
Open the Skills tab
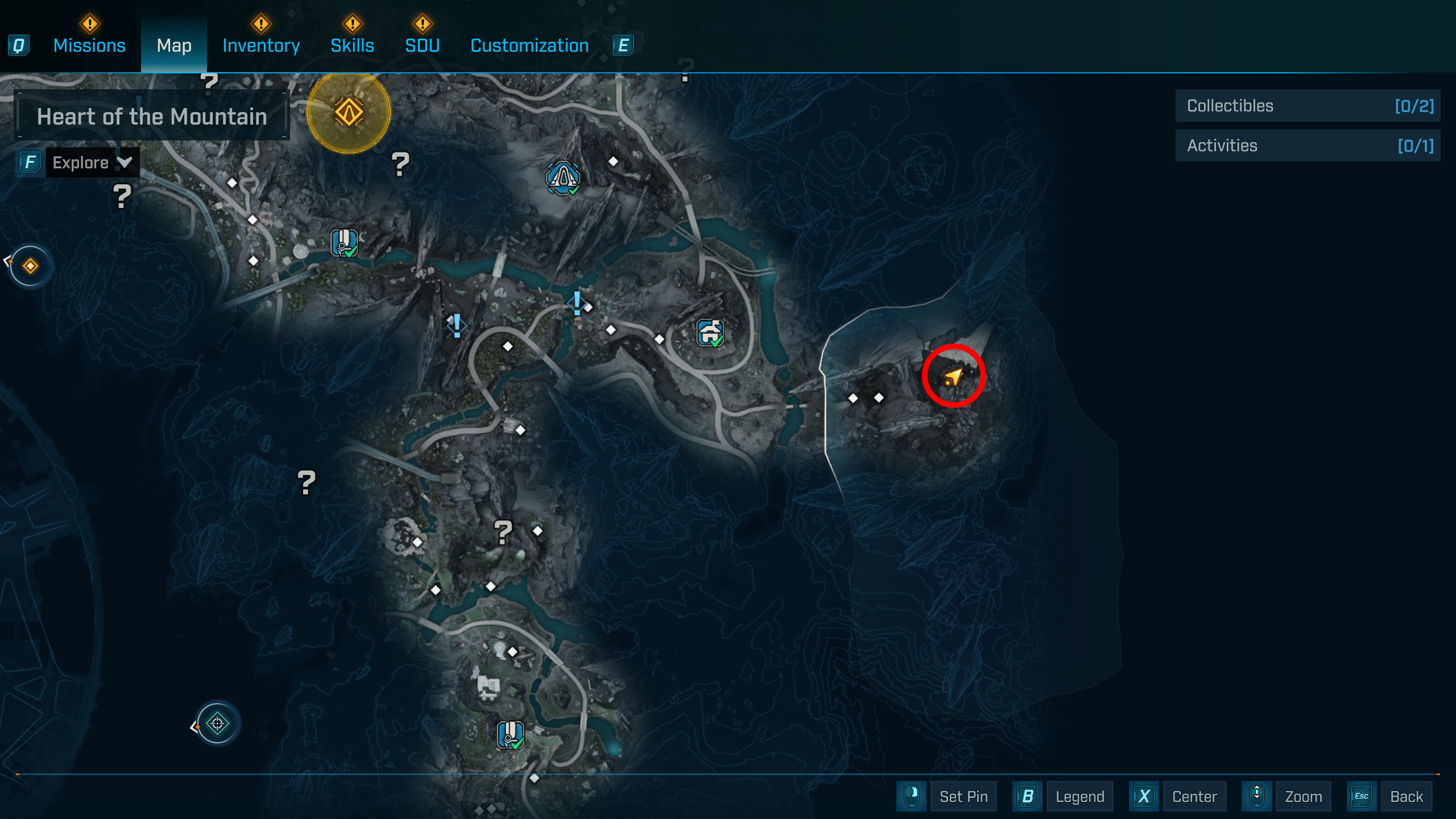(x=352, y=45)
